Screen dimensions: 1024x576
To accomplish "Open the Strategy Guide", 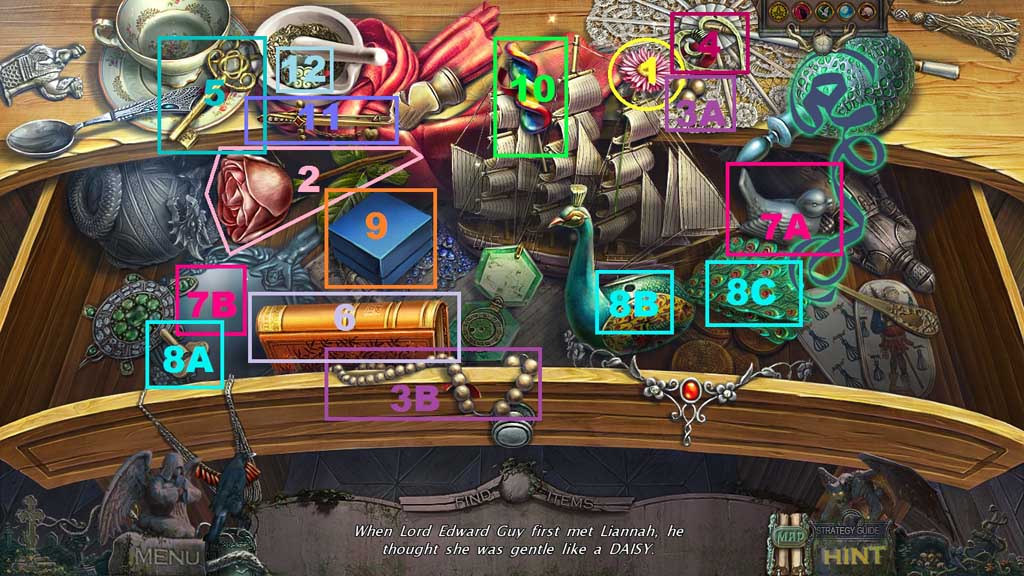I will coord(847,530).
